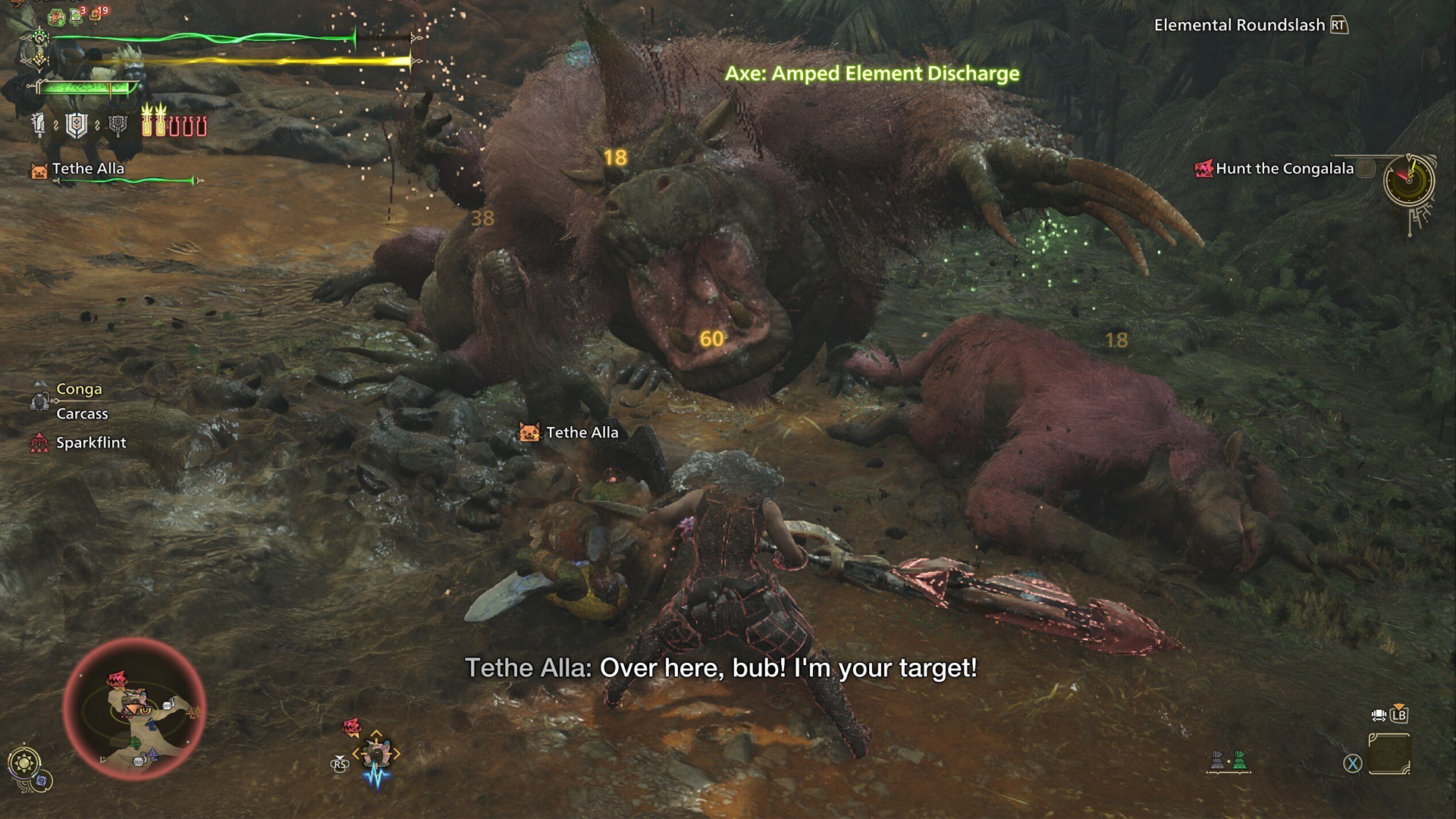Click the sword charge status icon
The height and width of the screenshot is (819, 1456).
pos(39,125)
